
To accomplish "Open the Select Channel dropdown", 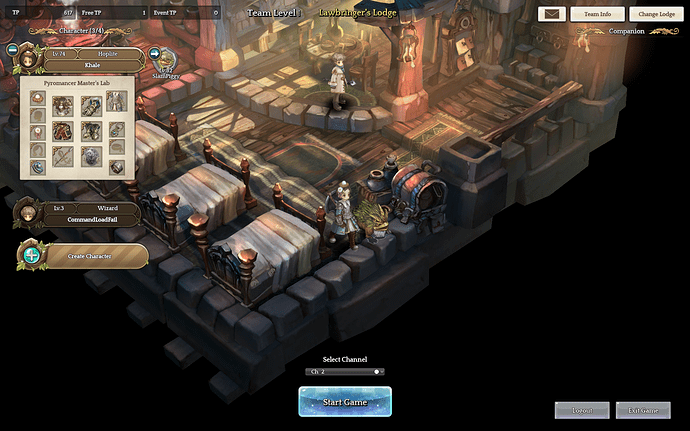I will pos(344,371).
